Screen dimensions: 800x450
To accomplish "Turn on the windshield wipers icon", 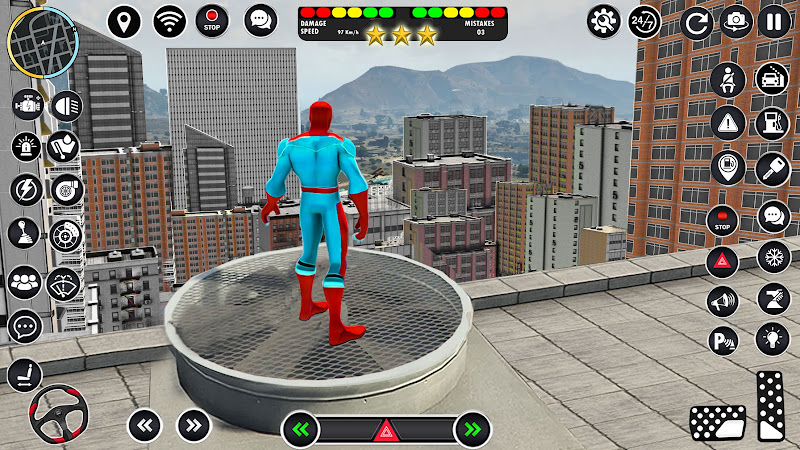I will 65,284.
